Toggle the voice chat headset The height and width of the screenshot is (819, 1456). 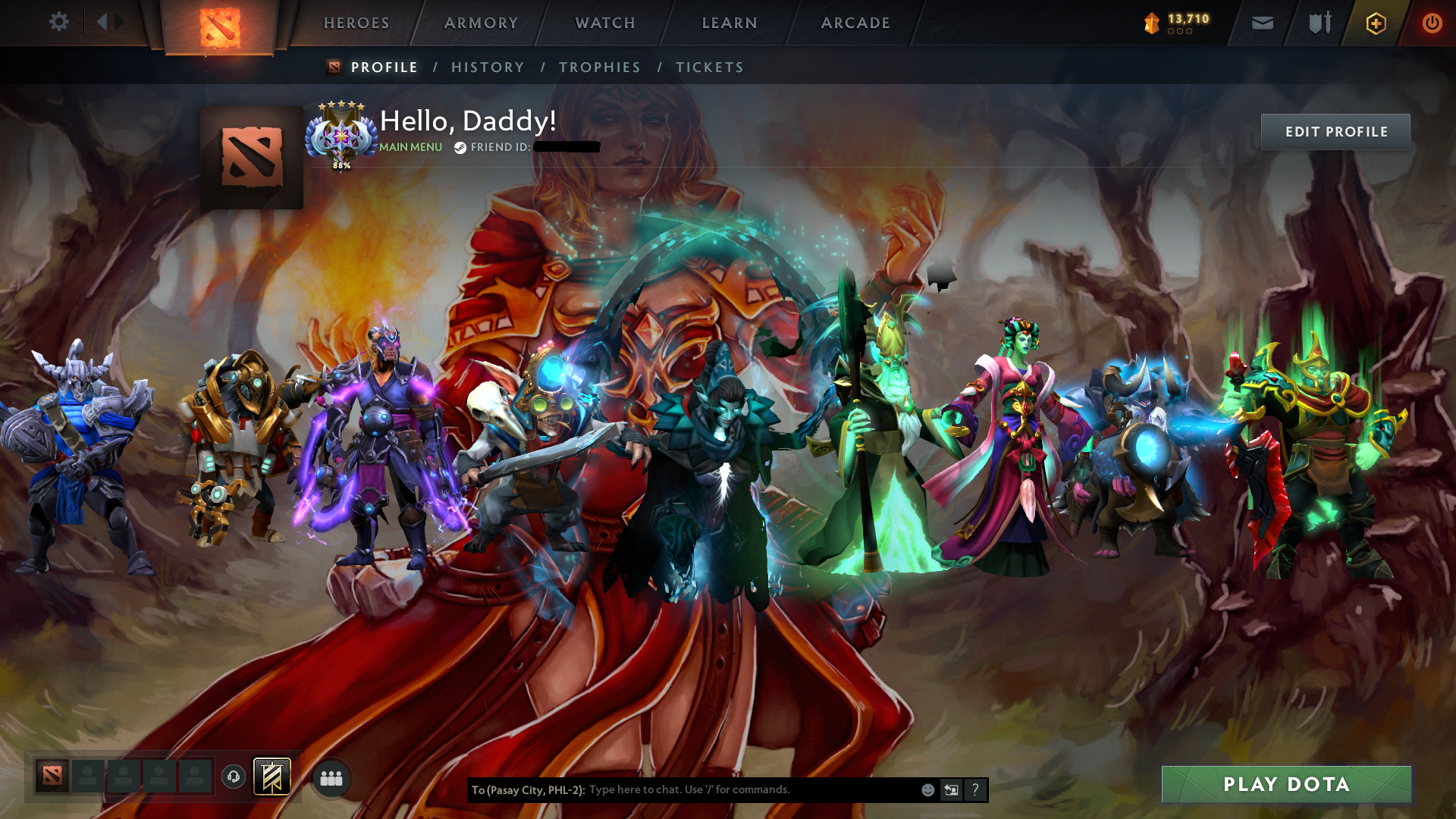234,777
